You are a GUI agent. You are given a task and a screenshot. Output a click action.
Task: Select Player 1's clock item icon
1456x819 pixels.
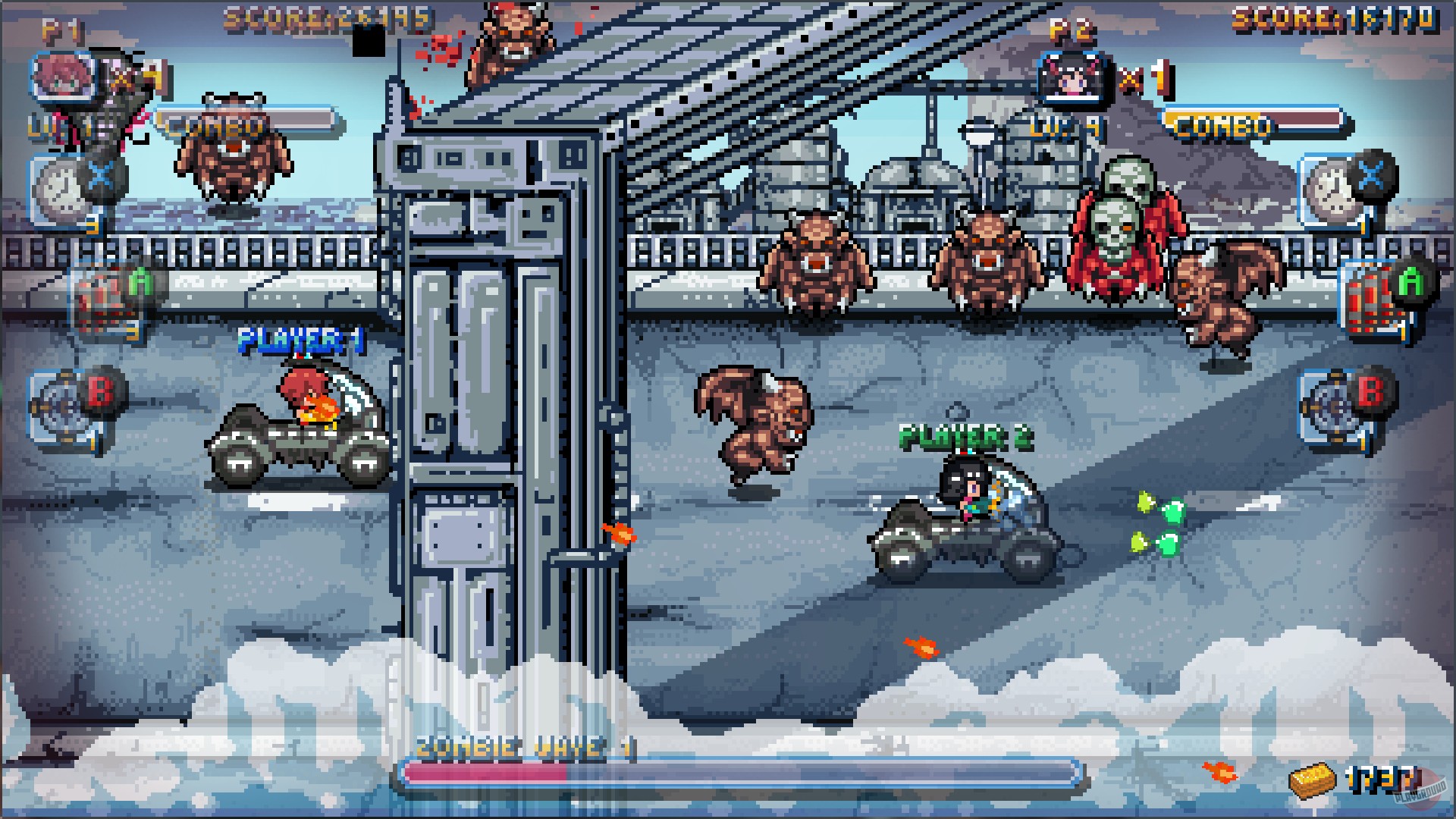57,186
